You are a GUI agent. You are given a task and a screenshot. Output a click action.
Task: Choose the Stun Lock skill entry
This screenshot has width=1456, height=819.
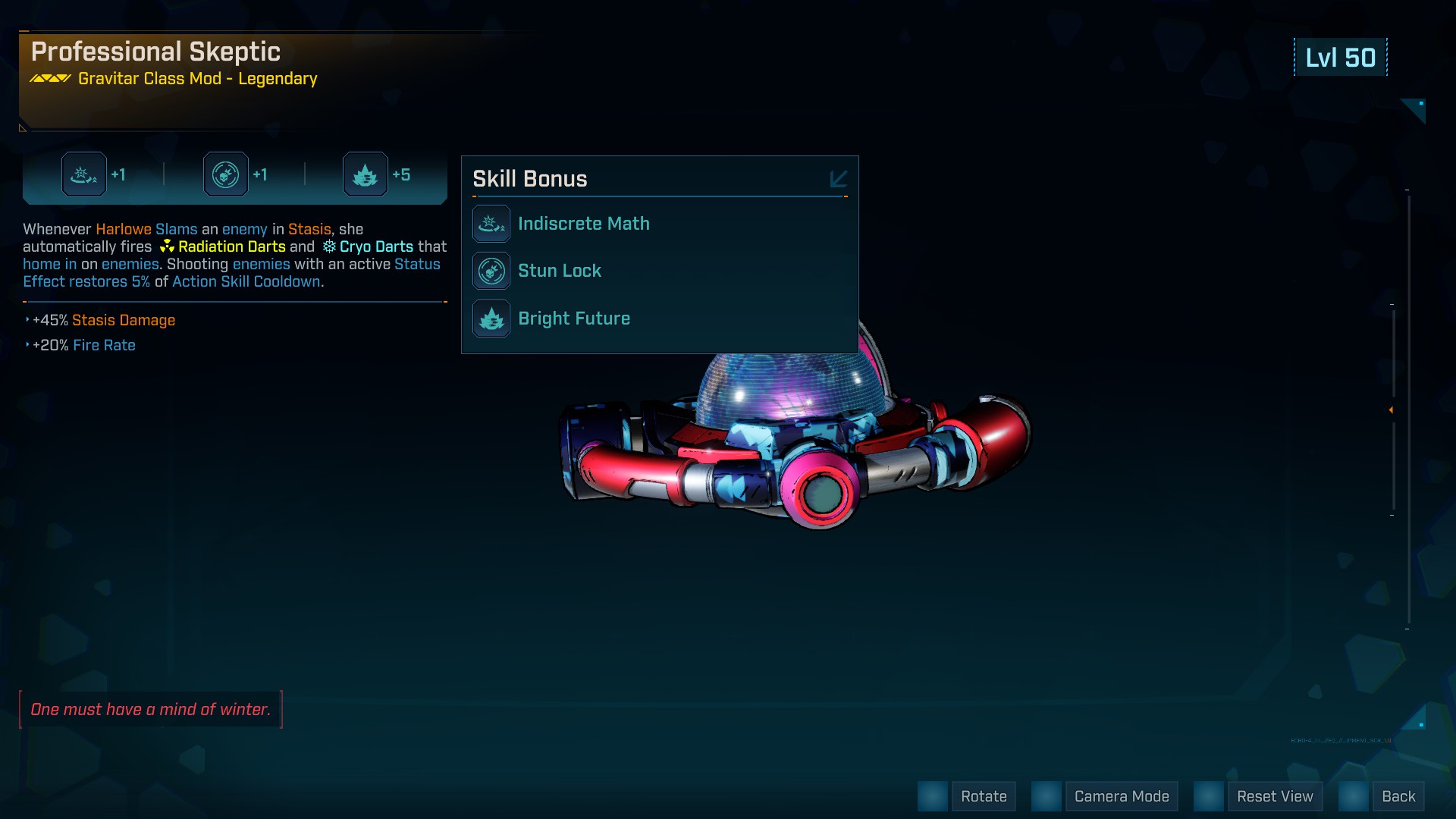pos(559,271)
